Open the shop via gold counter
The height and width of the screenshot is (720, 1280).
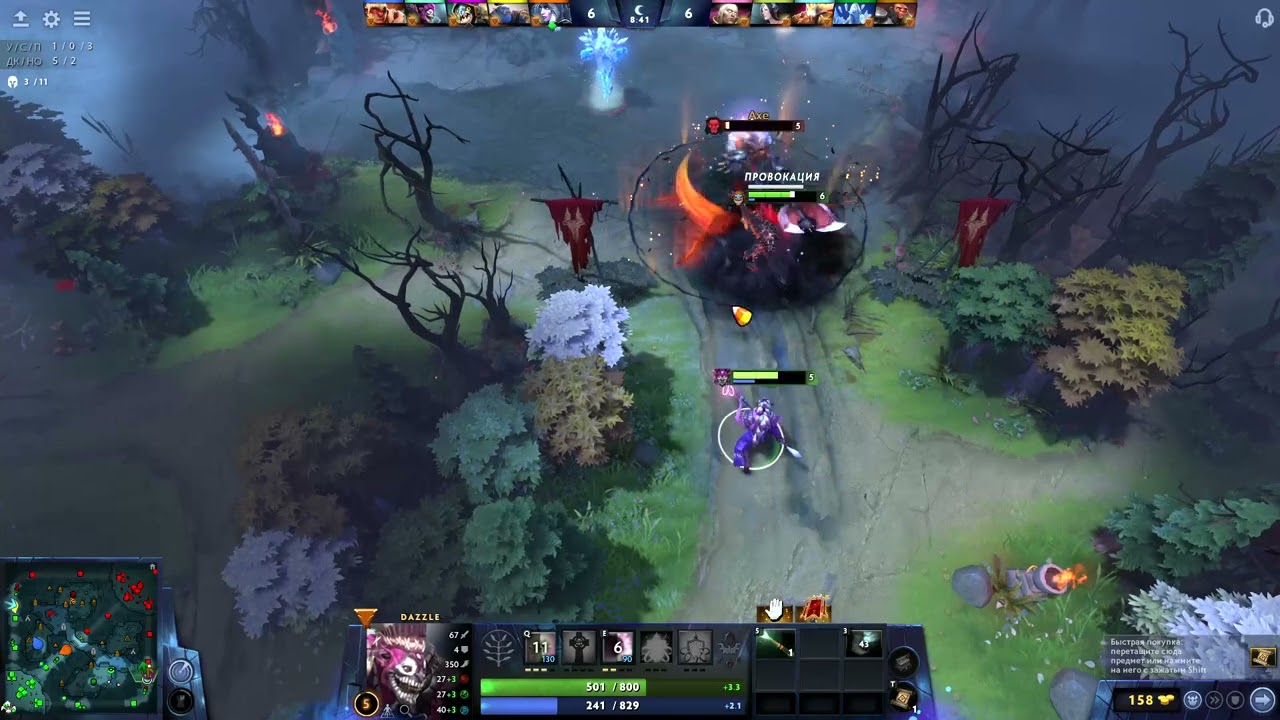pyautogui.click(x=1141, y=700)
